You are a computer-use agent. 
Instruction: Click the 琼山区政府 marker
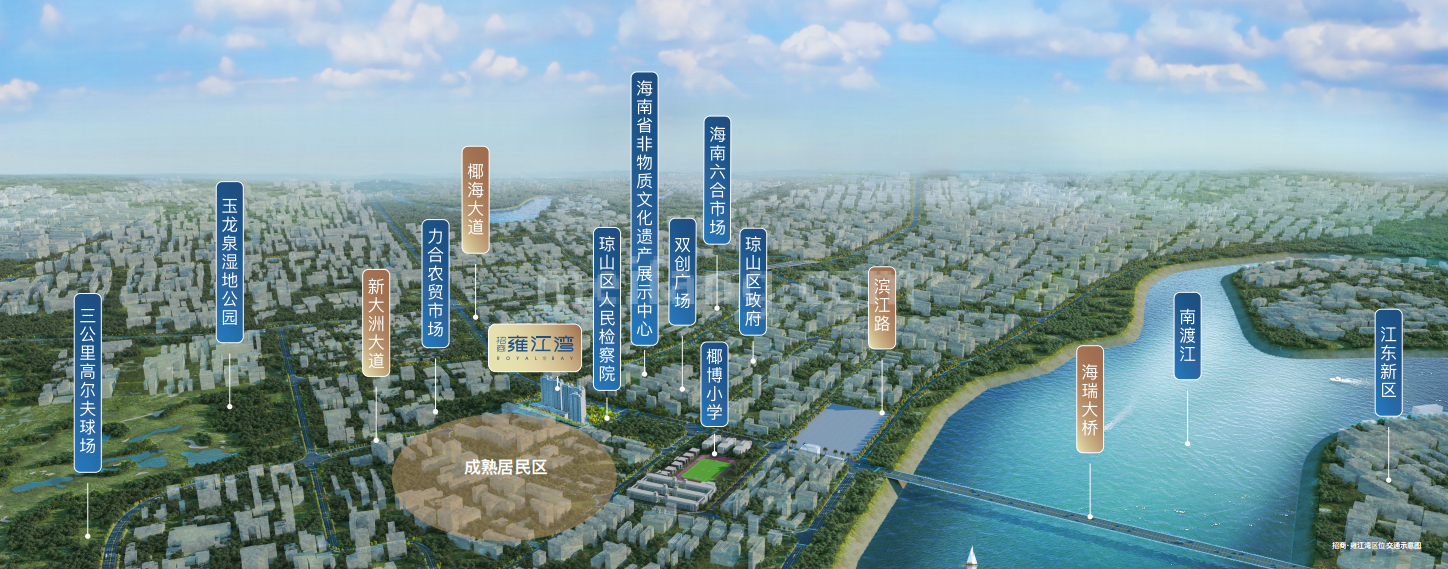pyautogui.click(x=753, y=281)
